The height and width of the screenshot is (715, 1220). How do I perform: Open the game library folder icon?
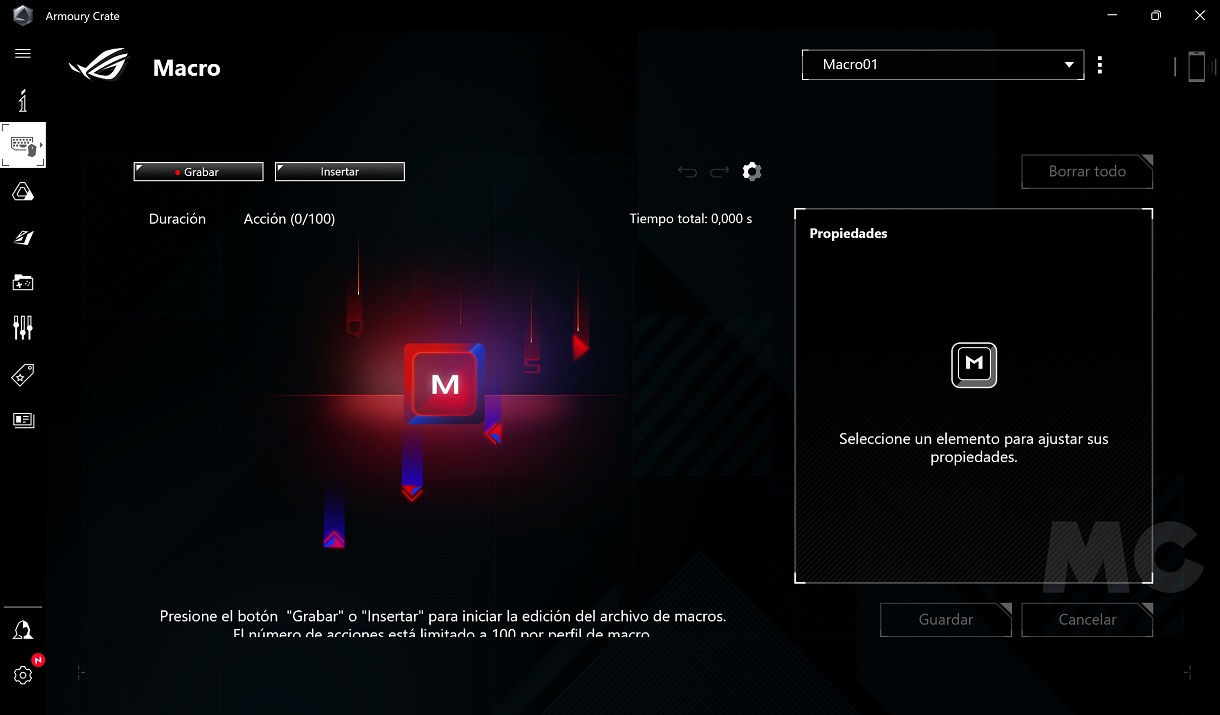coord(23,283)
